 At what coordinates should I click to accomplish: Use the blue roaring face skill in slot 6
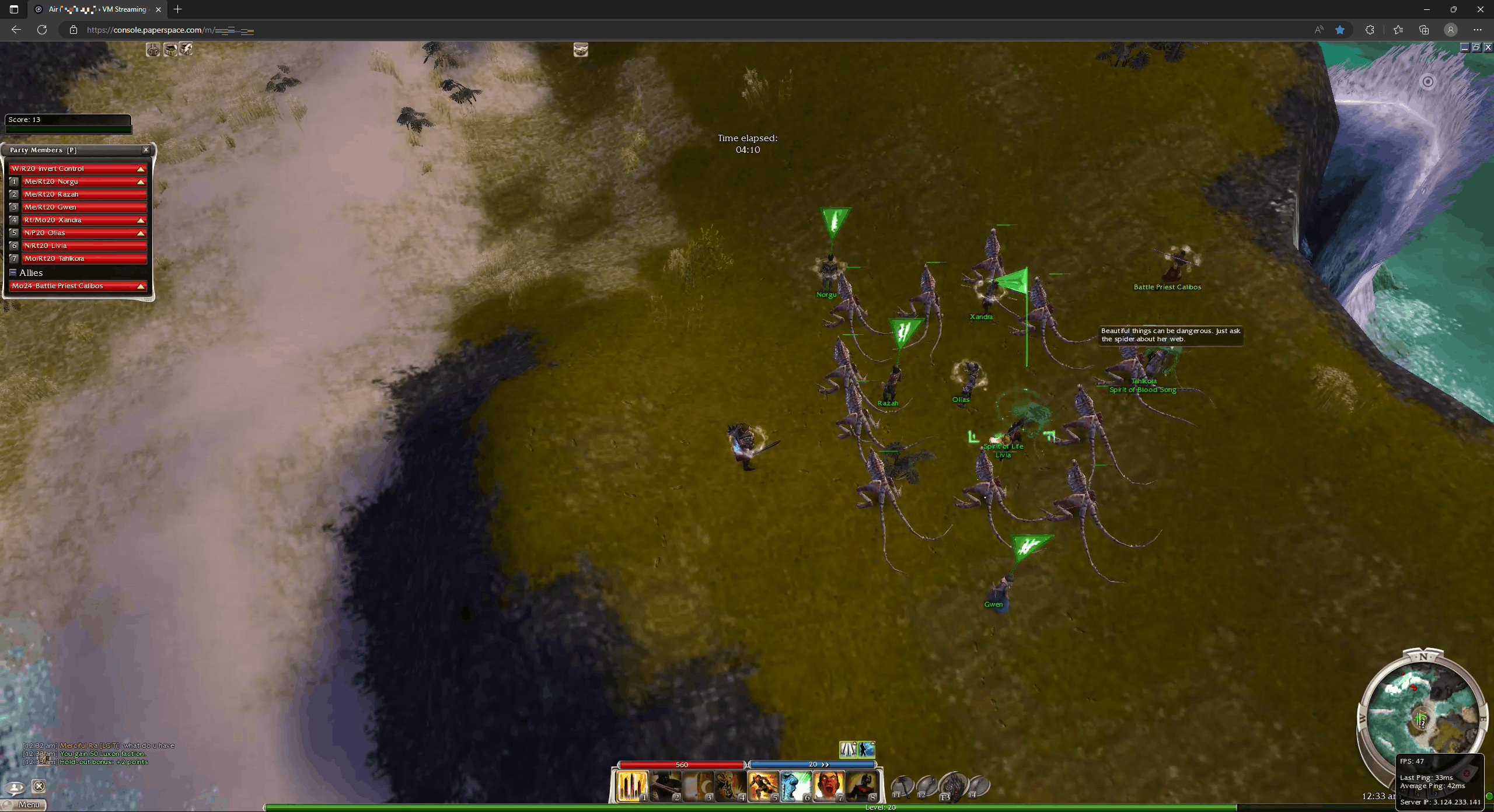tap(795, 786)
